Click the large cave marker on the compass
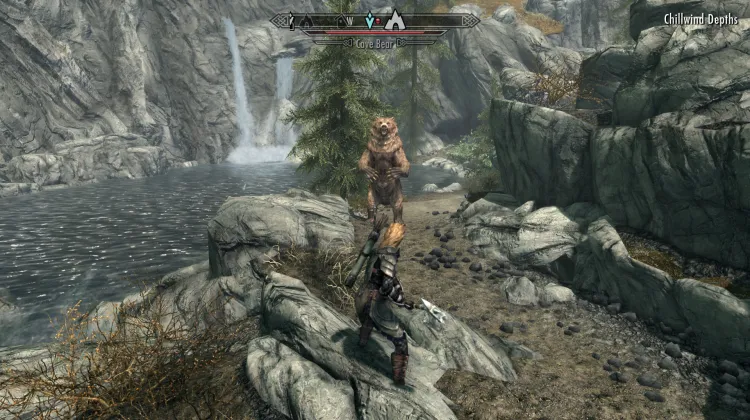Viewport: 750px width, 420px height. [395, 22]
